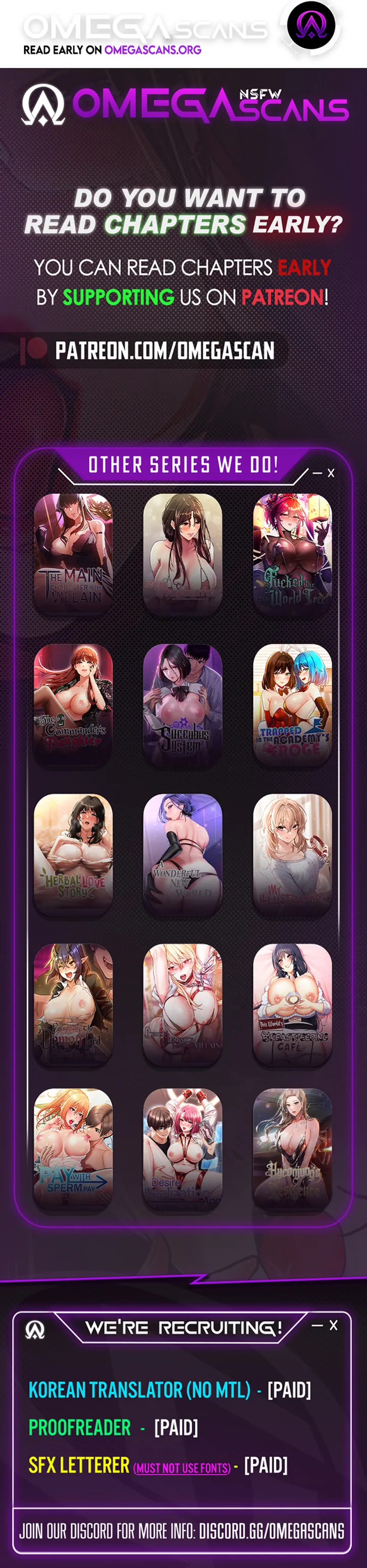The image size is (367, 1568).
Task: Close the We're Recruiting panel
Action: [333, 1325]
